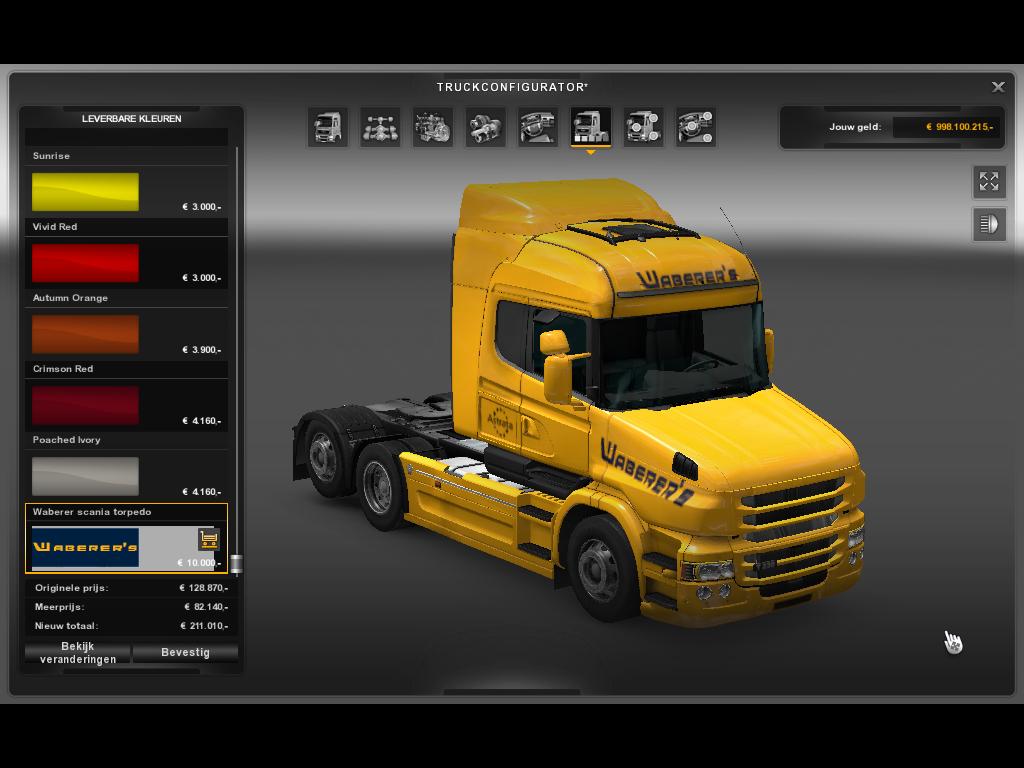Switch to the transmission tab
Image resolution: width=1024 pixels, height=768 pixels.
pyautogui.click(x=485, y=127)
